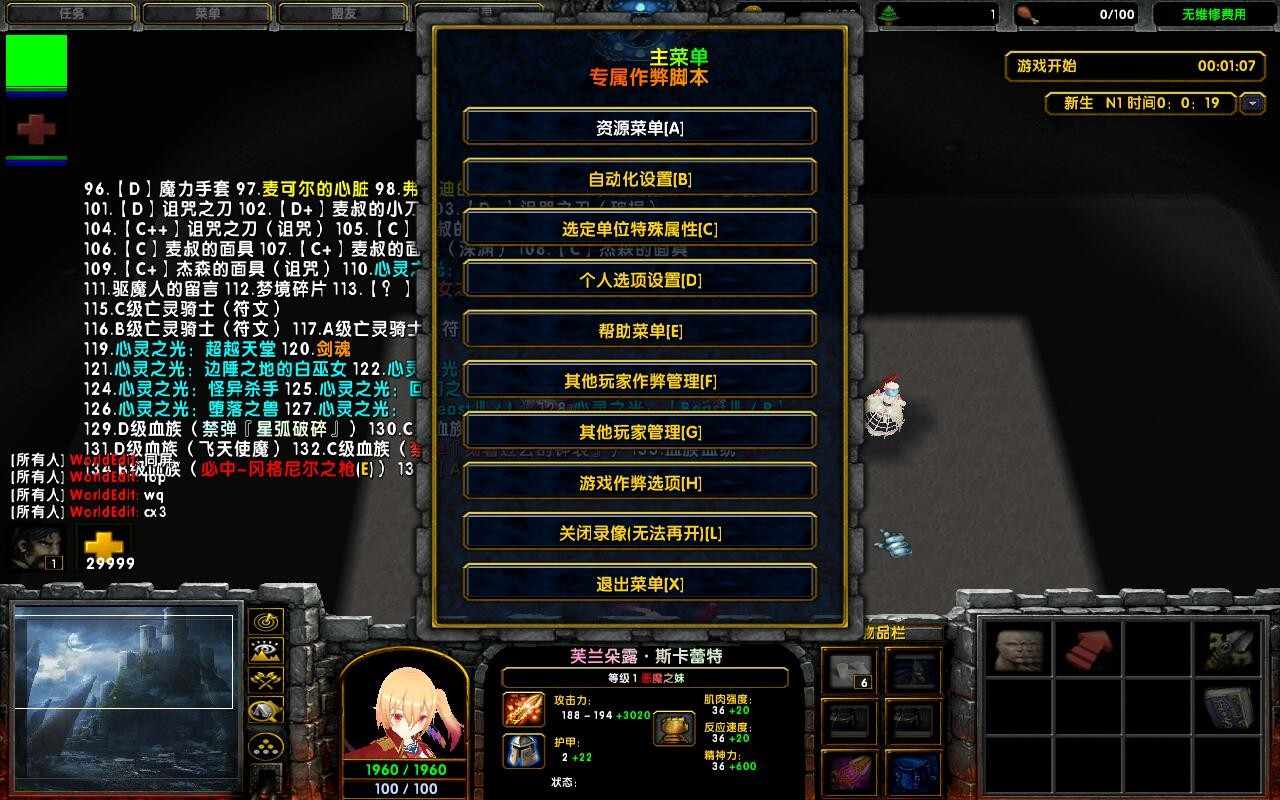This screenshot has width=1280, height=800.
Task: Toggle terrain view with the eye minimap icon
Action: pyautogui.click(x=264, y=650)
